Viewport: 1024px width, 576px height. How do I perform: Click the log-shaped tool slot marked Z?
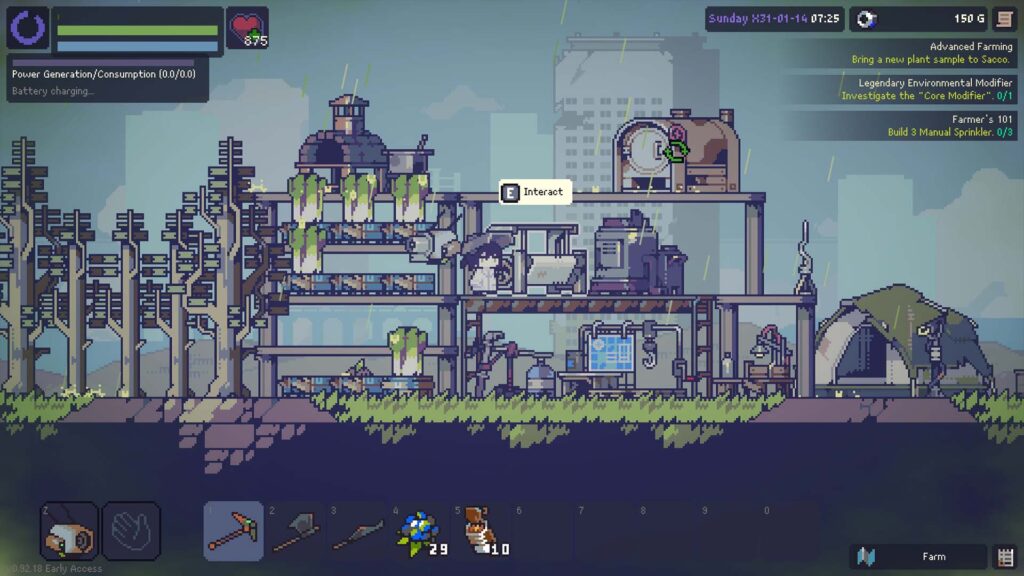(69, 531)
